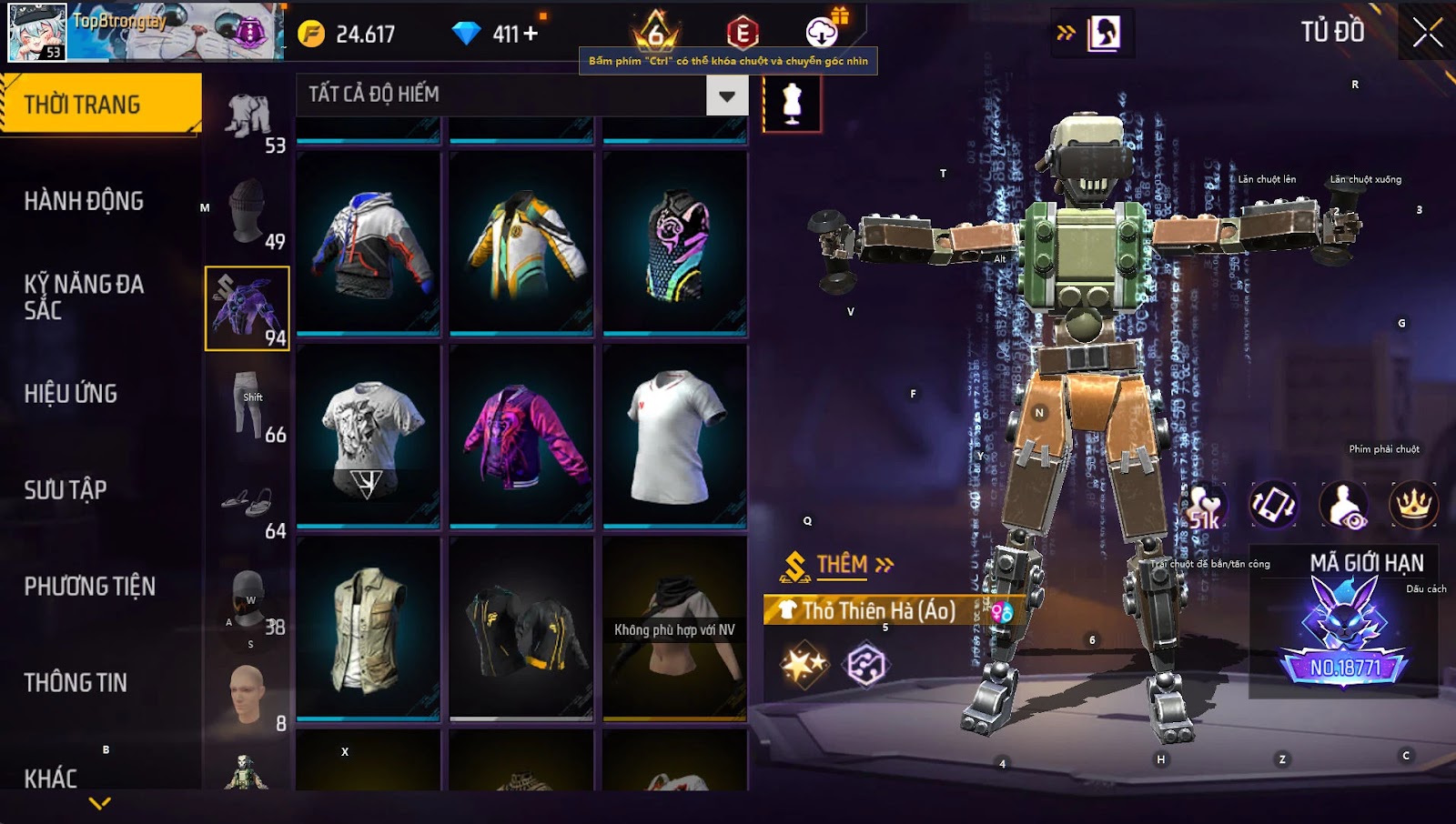Show the Thông Tin section
Viewport: 1456px width, 824px height.
click(76, 683)
